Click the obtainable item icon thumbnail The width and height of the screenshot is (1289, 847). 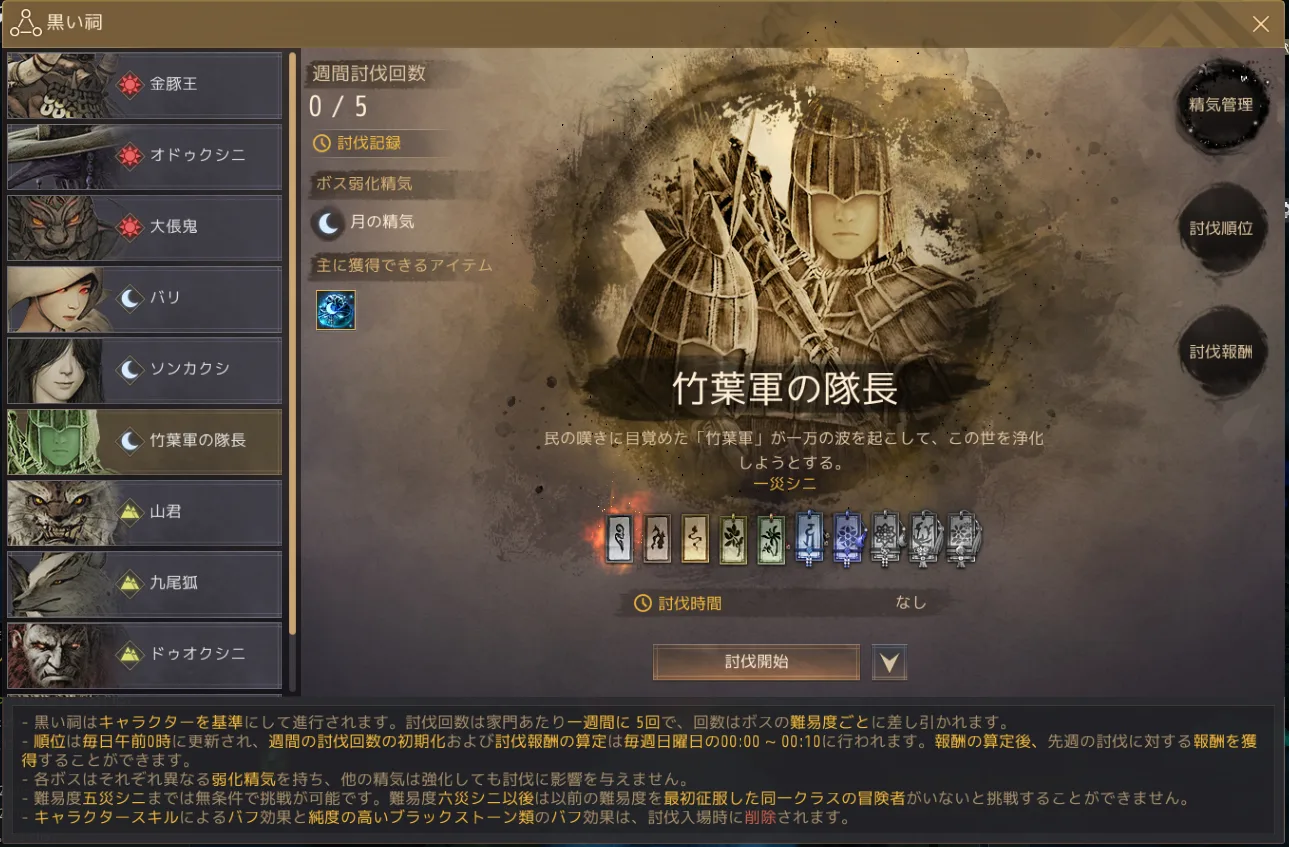(x=335, y=310)
